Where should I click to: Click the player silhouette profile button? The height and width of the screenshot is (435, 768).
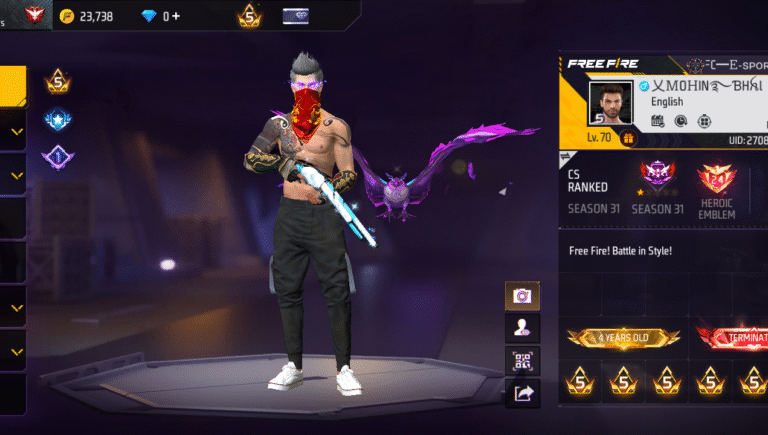pos(521,328)
